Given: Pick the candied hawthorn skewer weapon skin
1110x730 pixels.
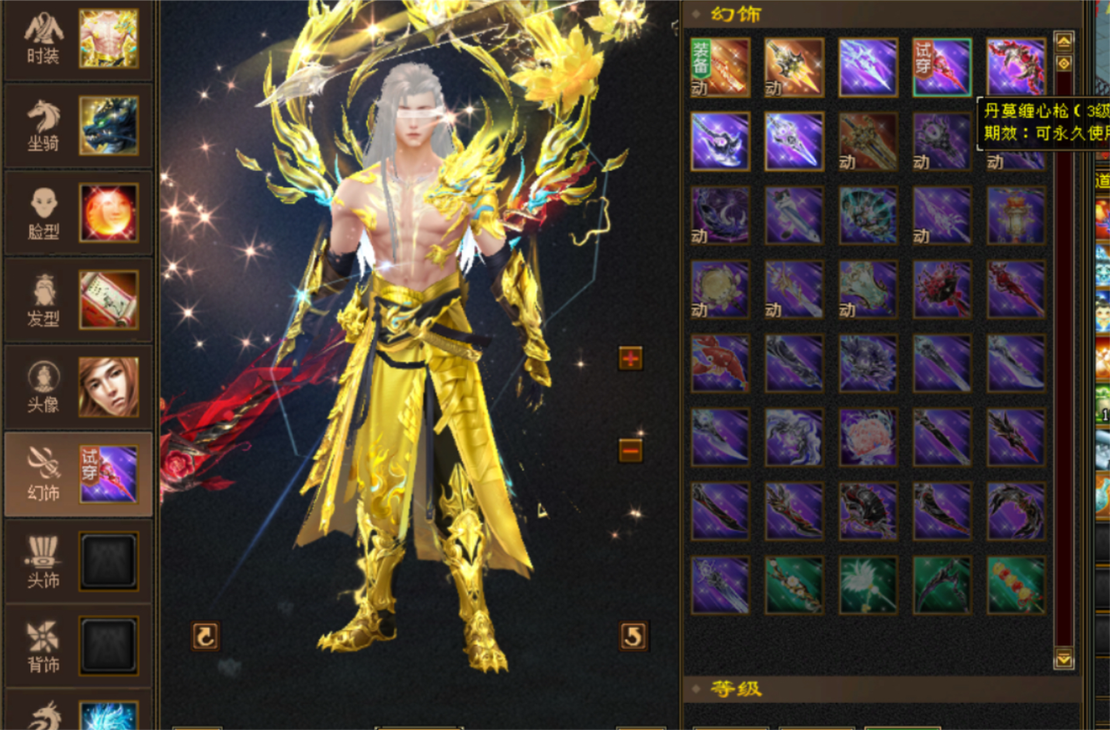Looking at the screenshot, I should click(1016, 585).
